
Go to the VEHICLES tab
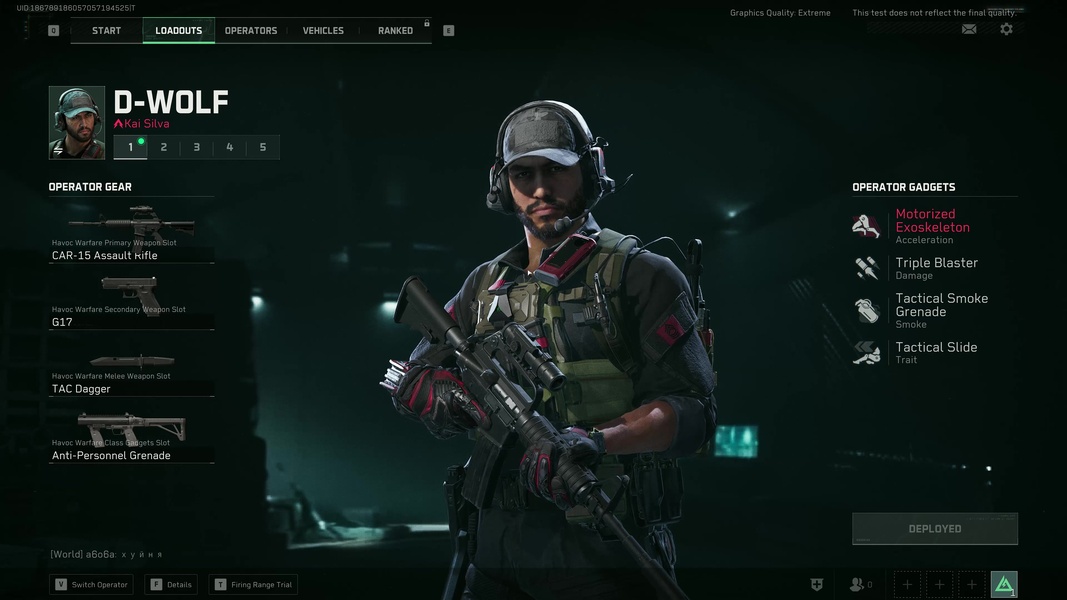tap(323, 31)
